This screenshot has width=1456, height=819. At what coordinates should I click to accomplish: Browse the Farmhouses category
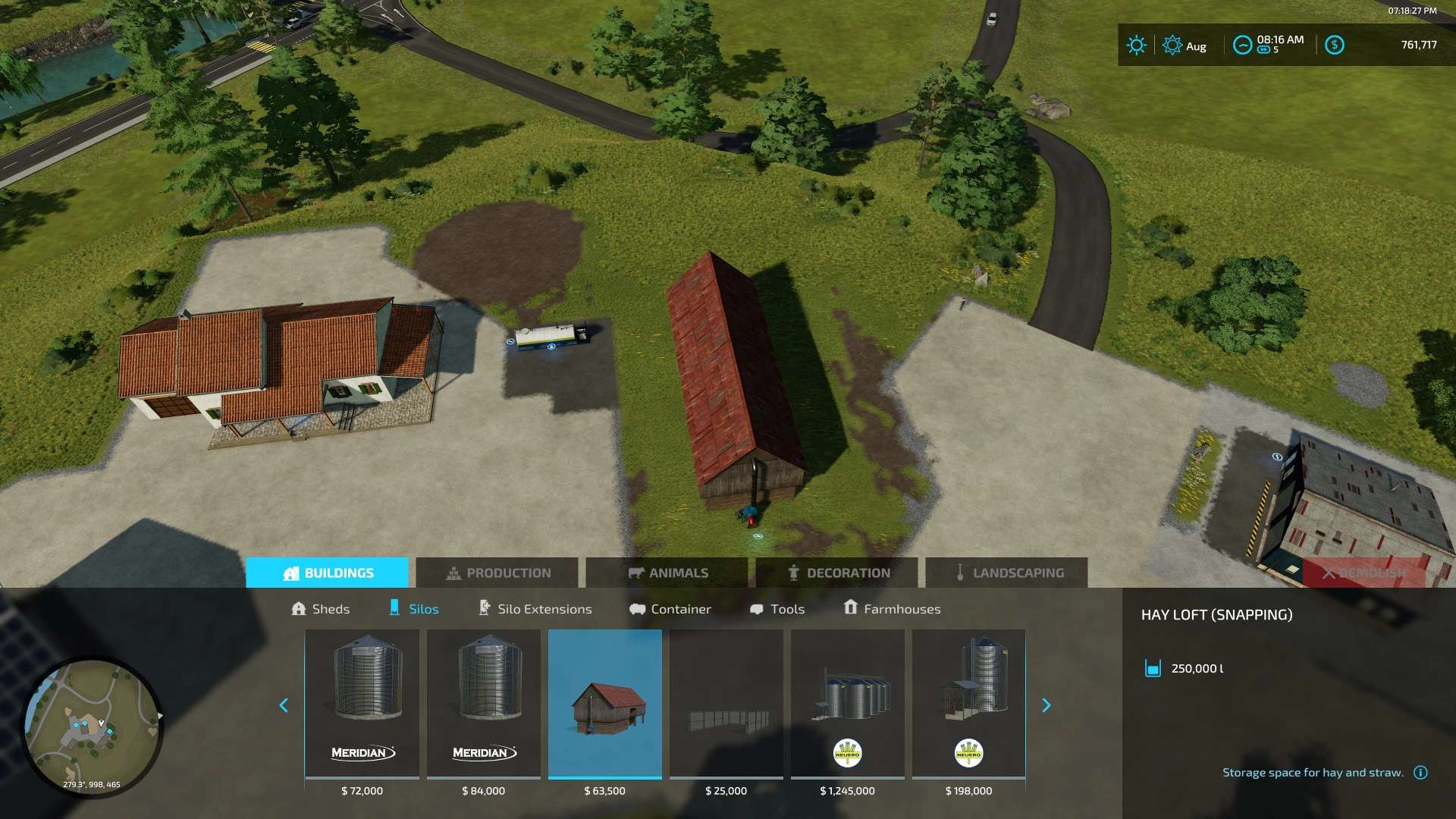[892, 609]
